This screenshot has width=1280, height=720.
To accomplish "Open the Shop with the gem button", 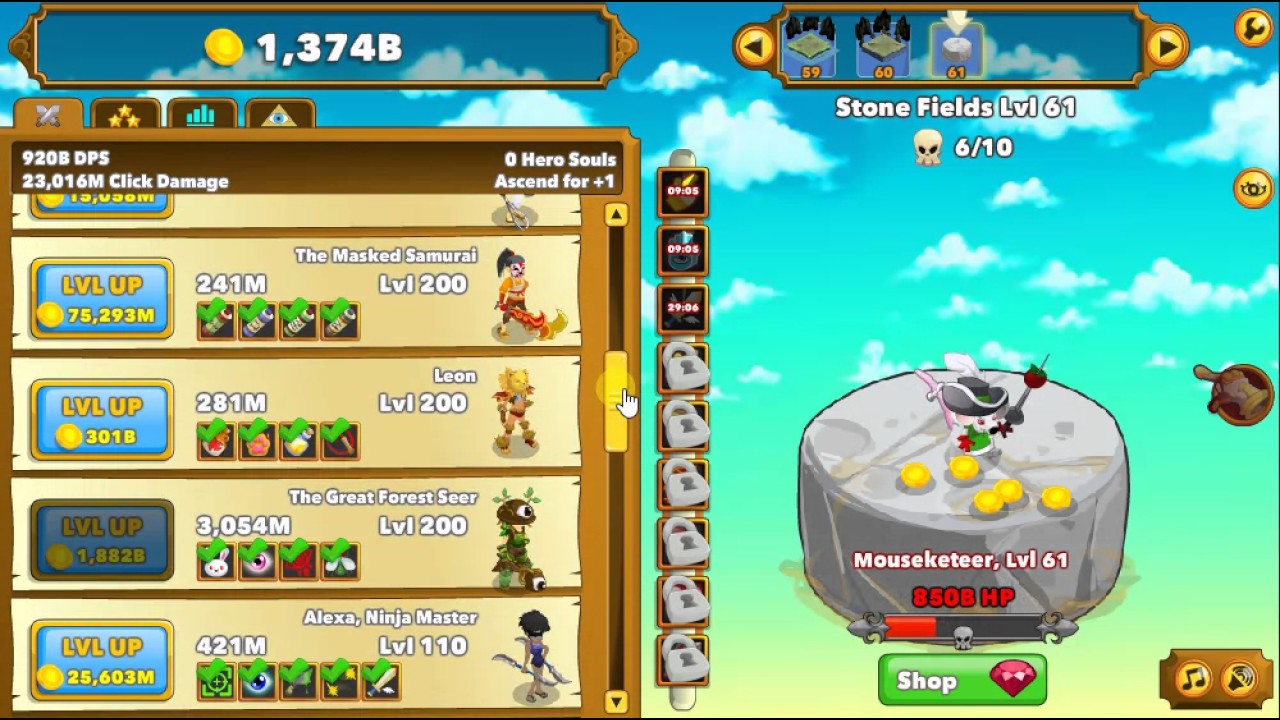I will 961,681.
